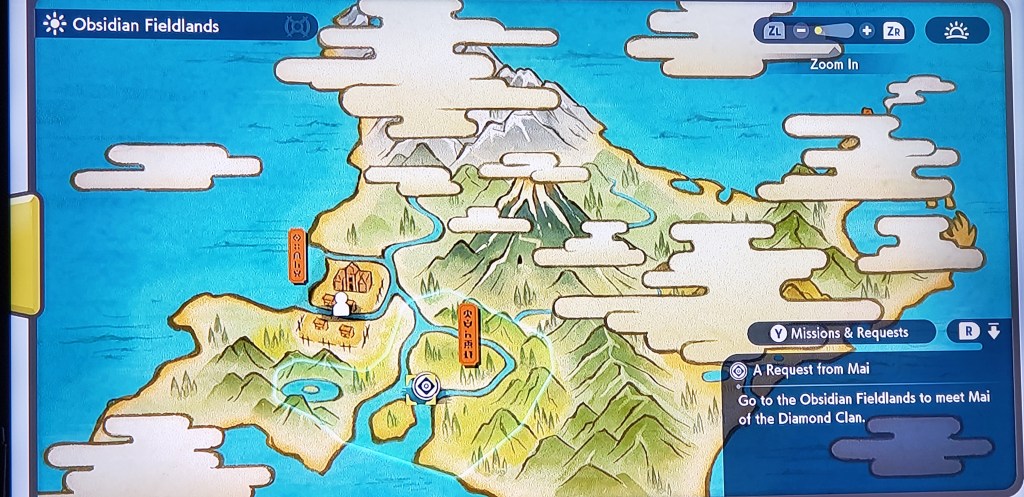Select the circular mission objective marker

click(425, 386)
